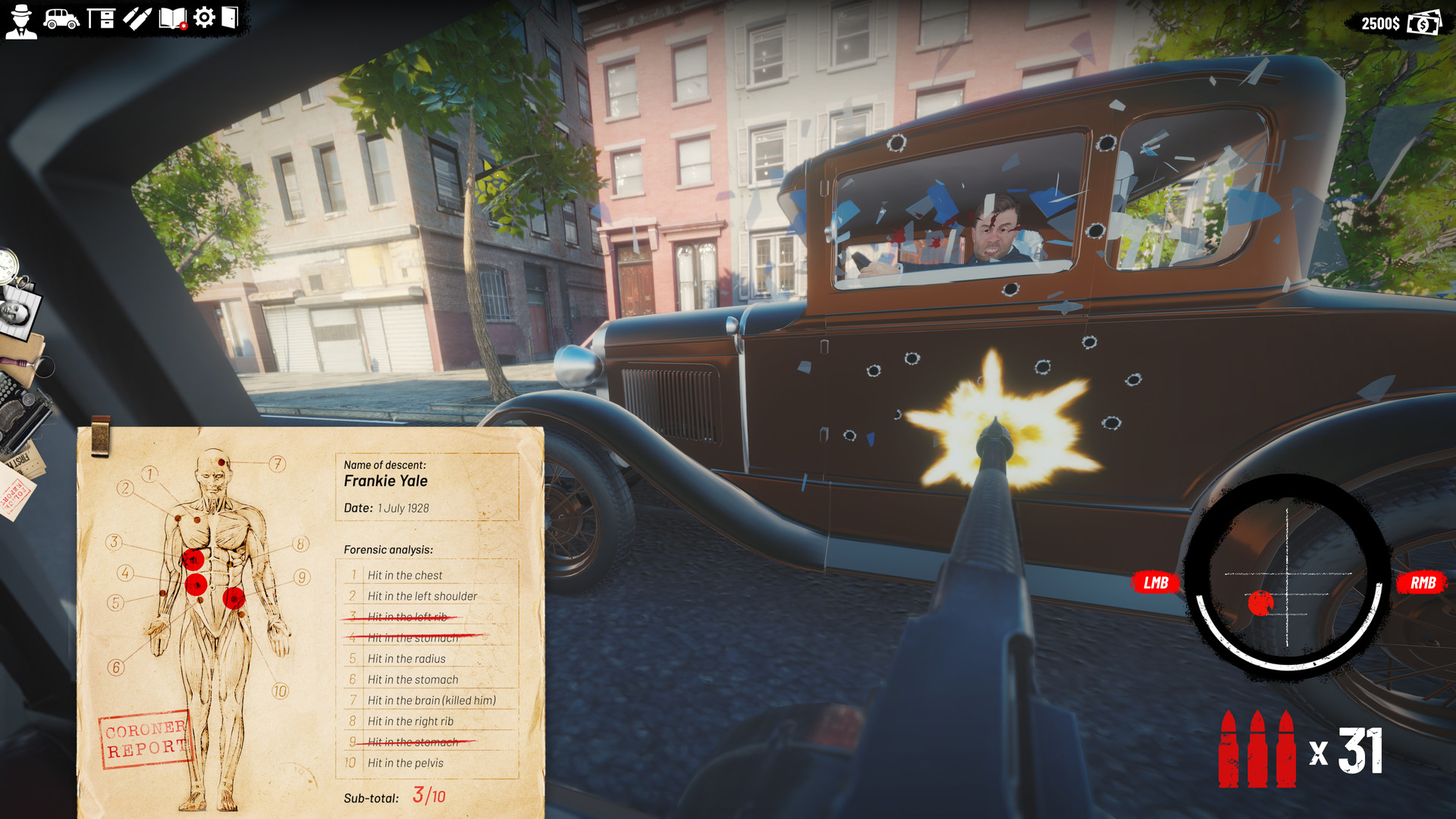The image size is (1456, 819).
Task: Open the detective character profile menu
Action: click(21, 19)
